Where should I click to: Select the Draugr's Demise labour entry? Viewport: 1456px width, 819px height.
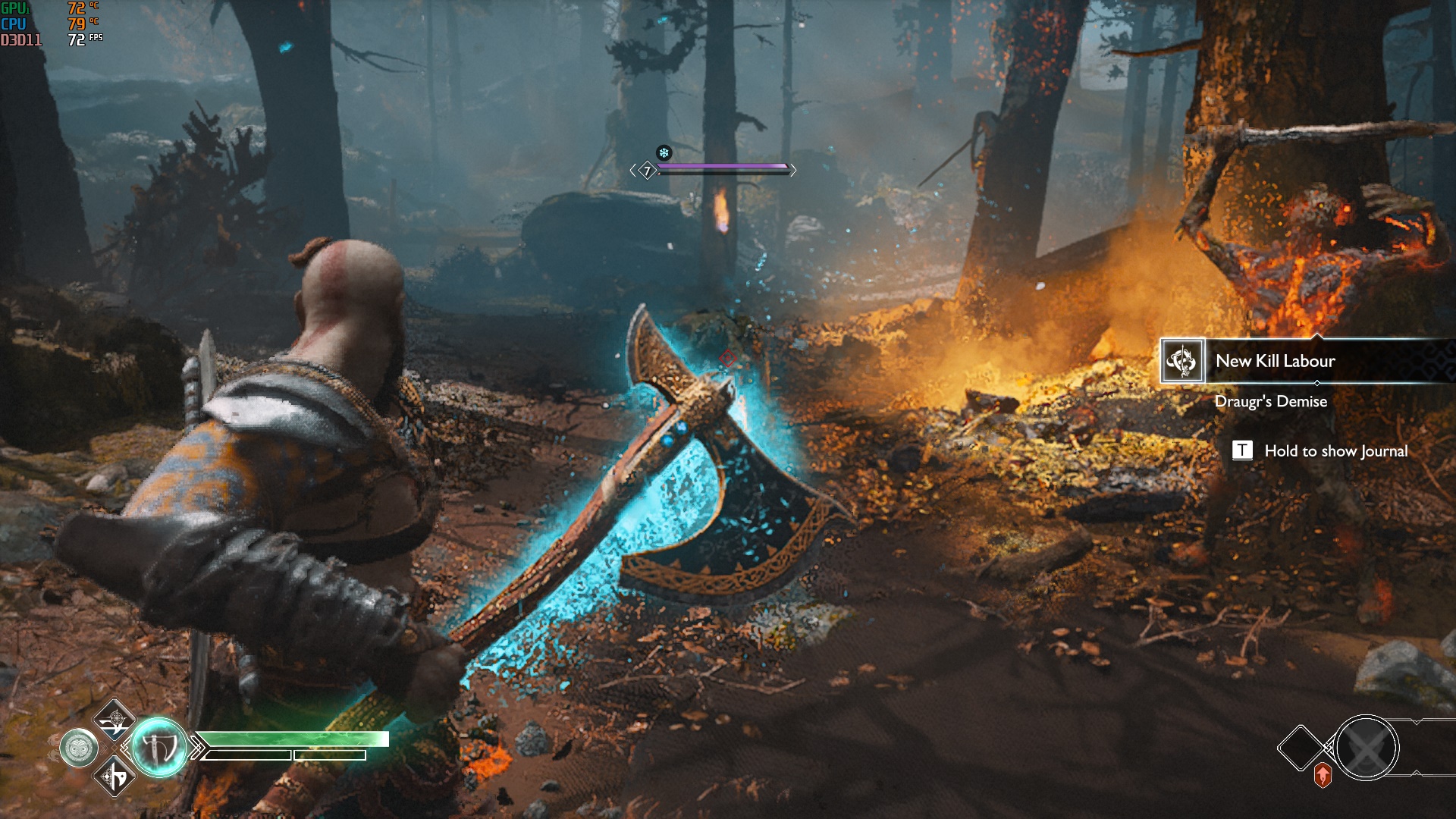click(x=1270, y=401)
